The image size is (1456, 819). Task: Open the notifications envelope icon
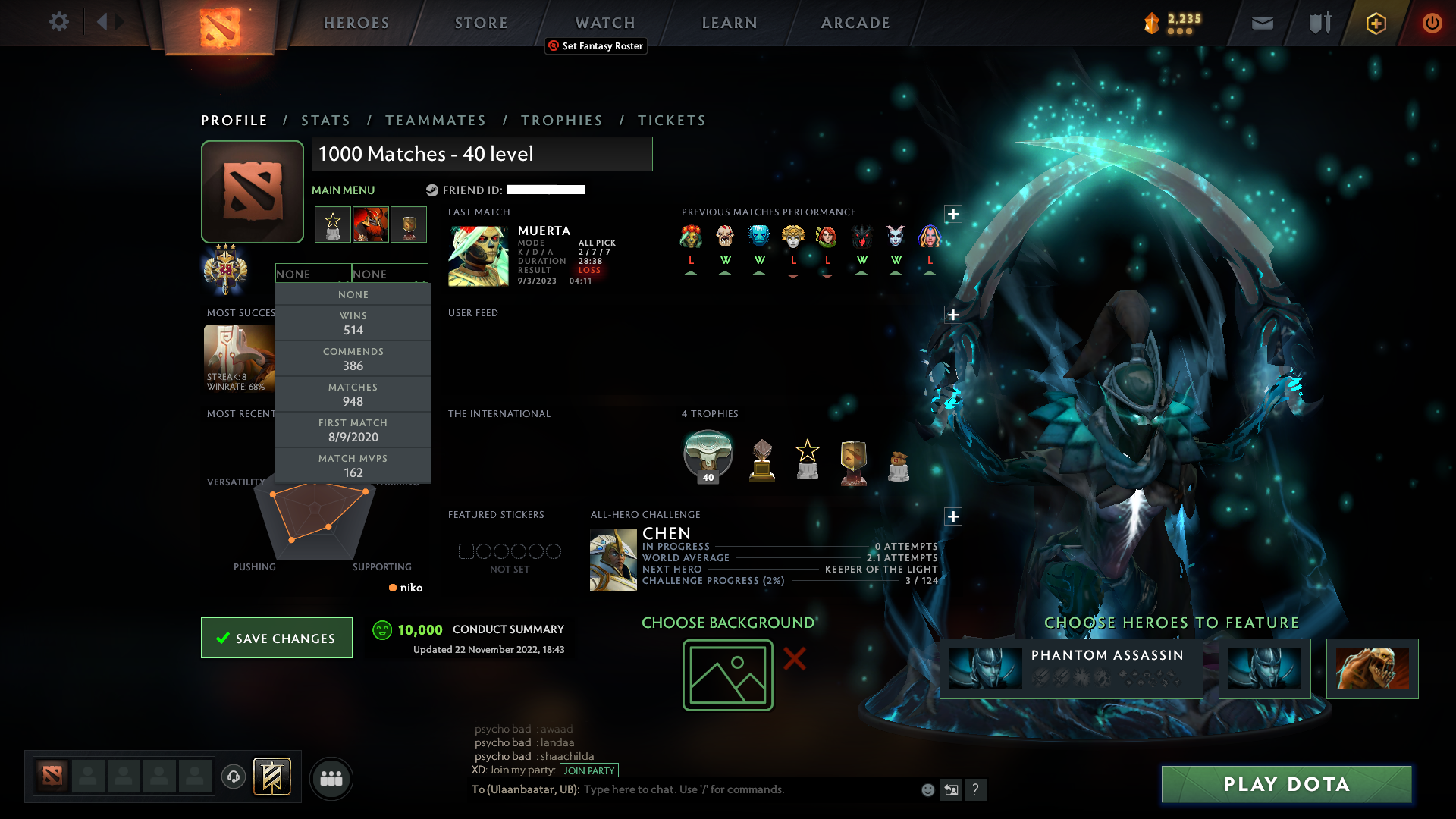pyautogui.click(x=1261, y=23)
